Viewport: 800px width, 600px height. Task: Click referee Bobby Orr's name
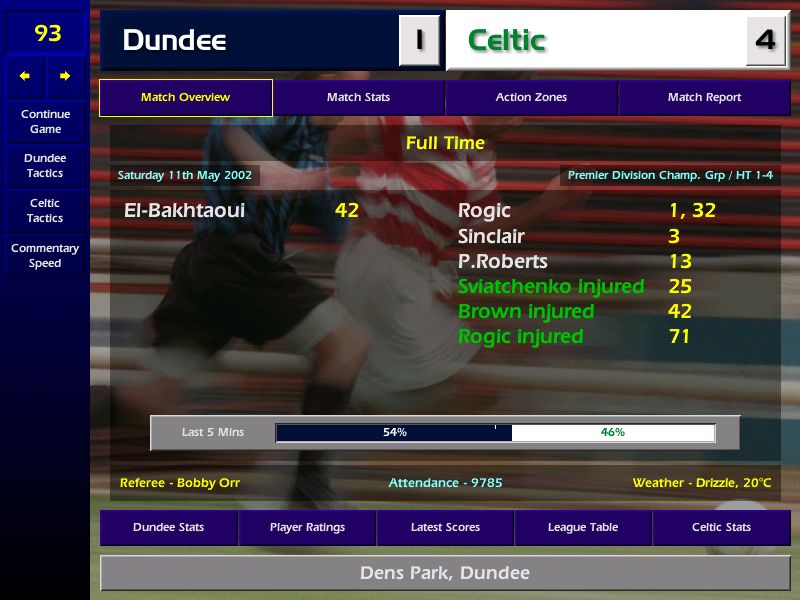click(x=180, y=483)
